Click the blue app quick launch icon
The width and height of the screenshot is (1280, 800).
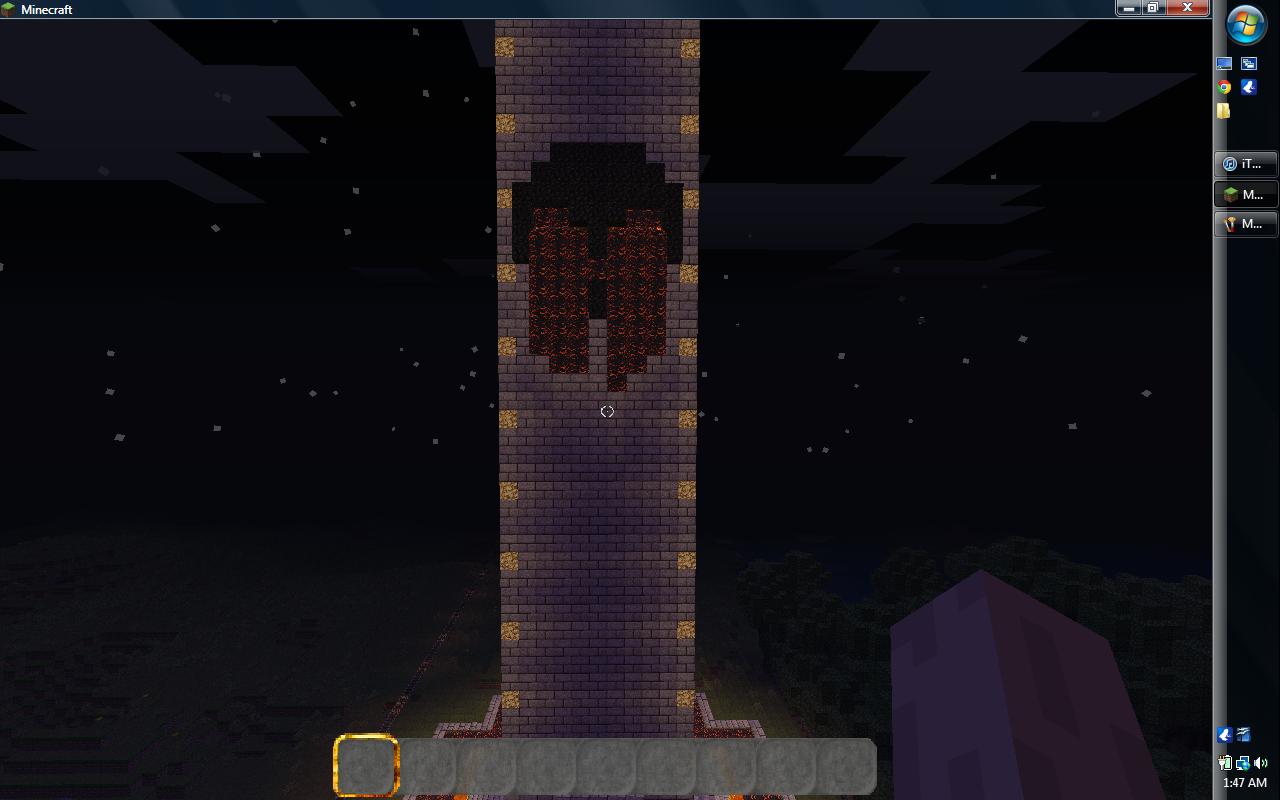coord(1249,87)
